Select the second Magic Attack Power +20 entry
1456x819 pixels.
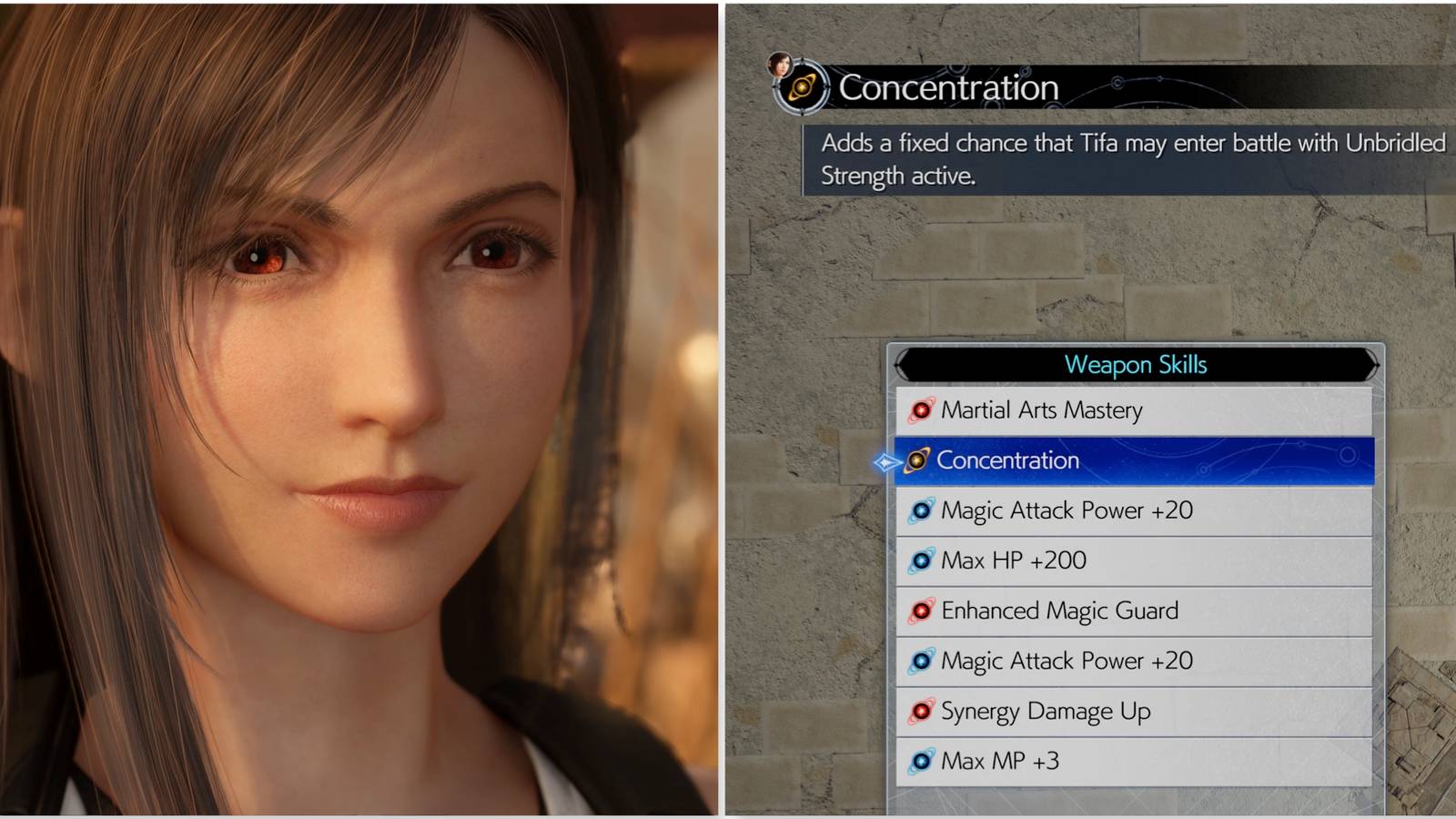(1066, 661)
